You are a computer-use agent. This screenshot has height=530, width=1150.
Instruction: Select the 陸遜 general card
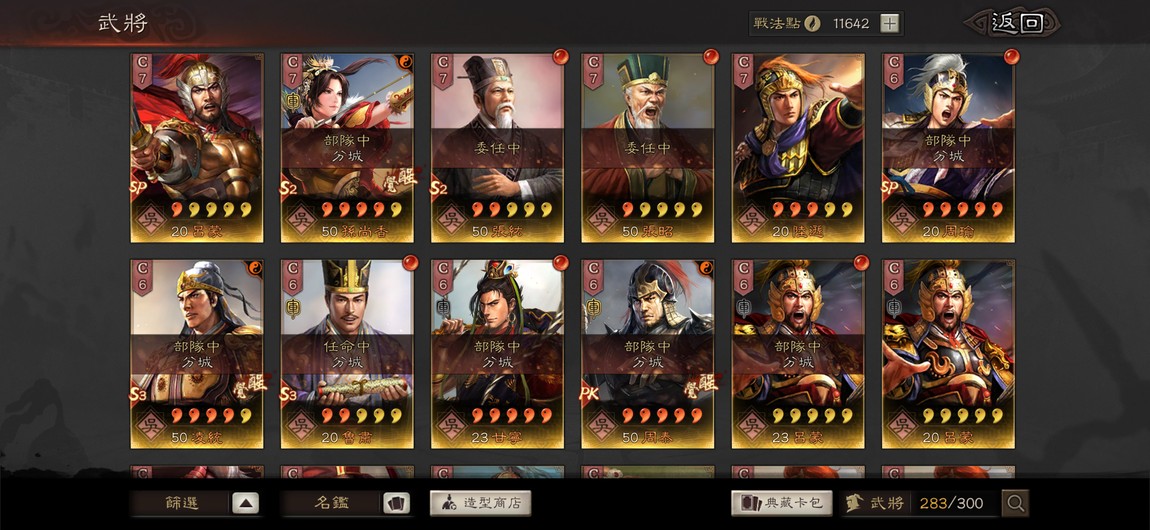click(x=797, y=147)
